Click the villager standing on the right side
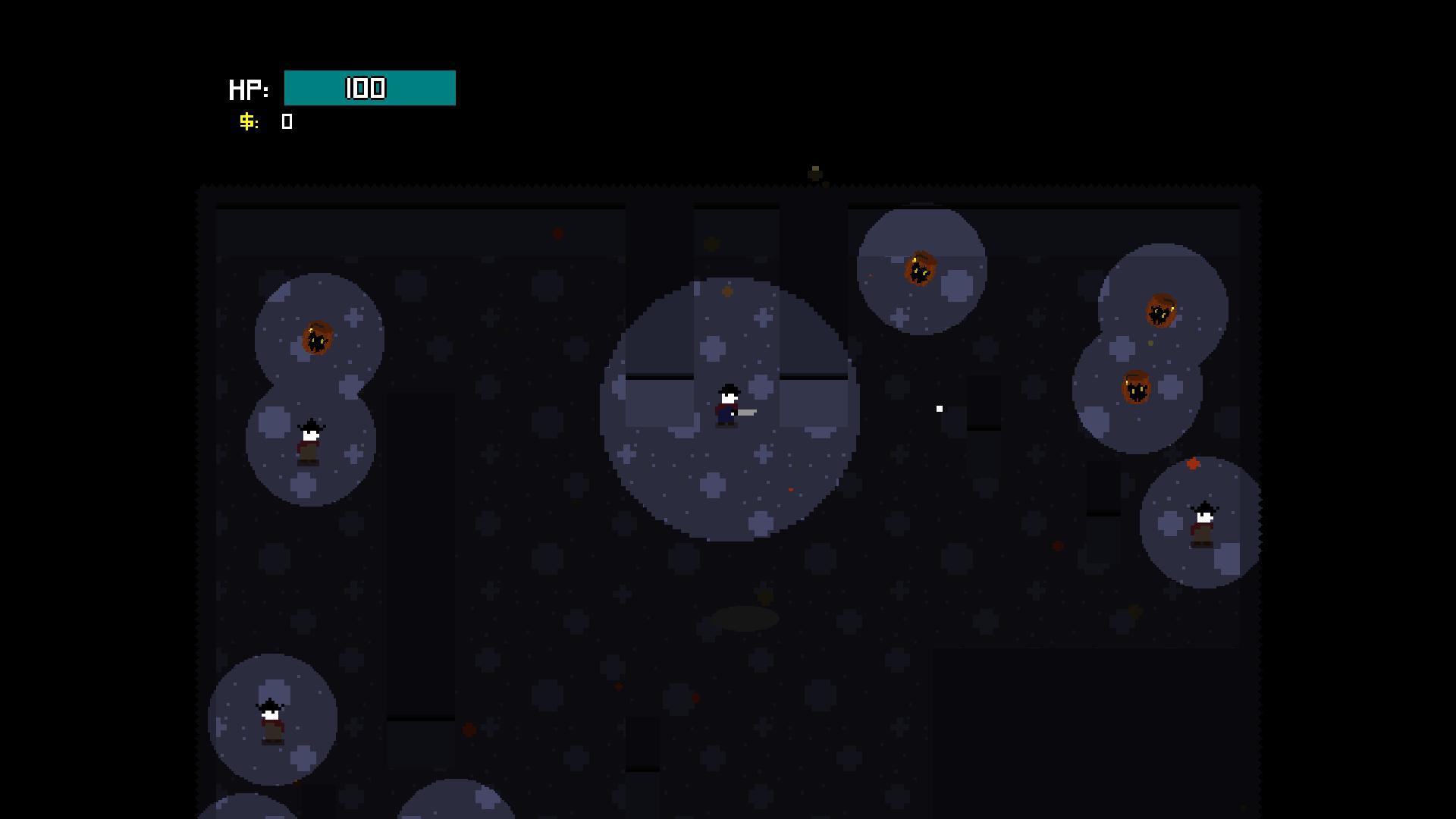The height and width of the screenshot is (819, 1456). tap(1205, 519)
